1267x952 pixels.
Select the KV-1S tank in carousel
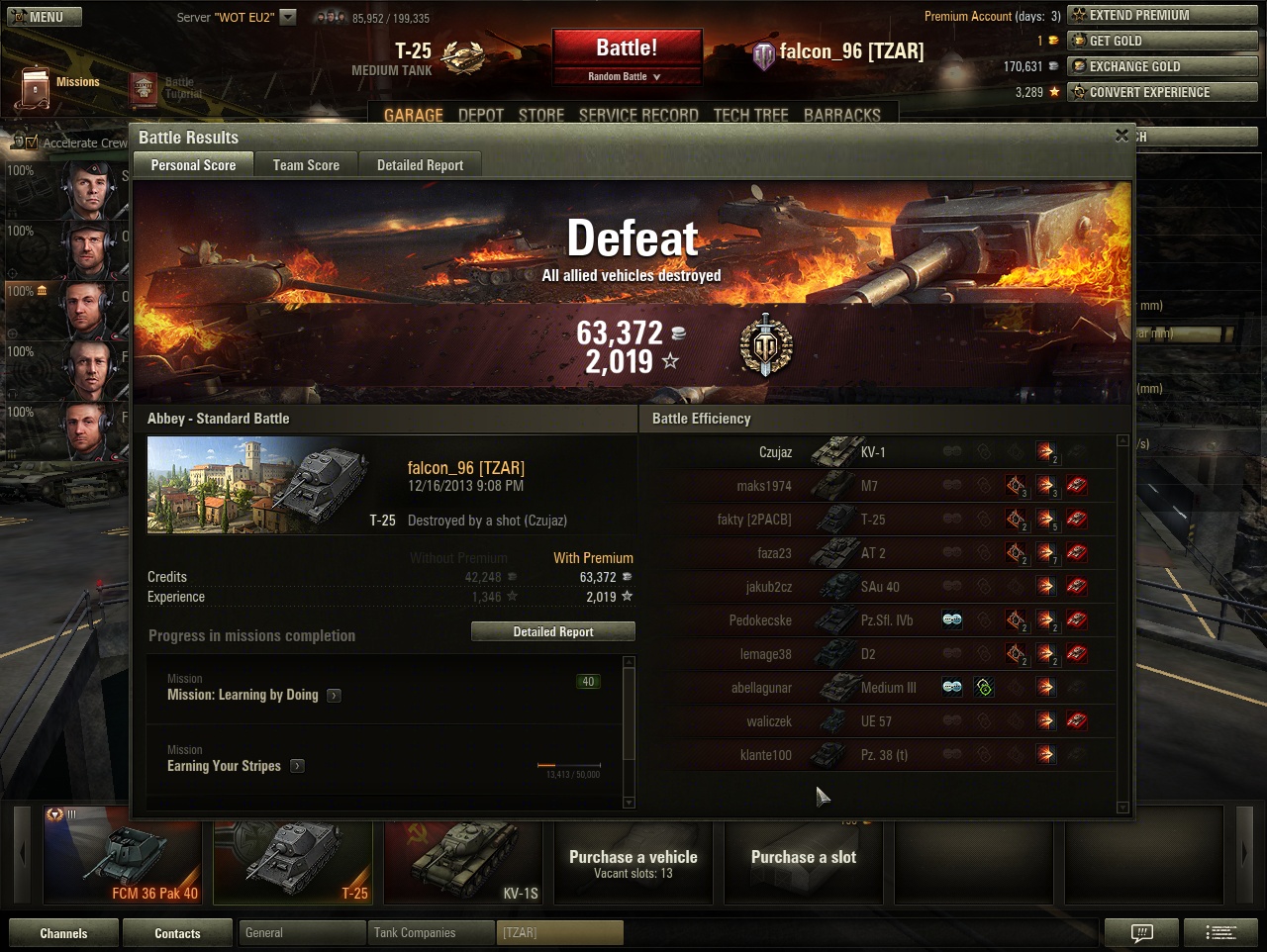[463, 861]
